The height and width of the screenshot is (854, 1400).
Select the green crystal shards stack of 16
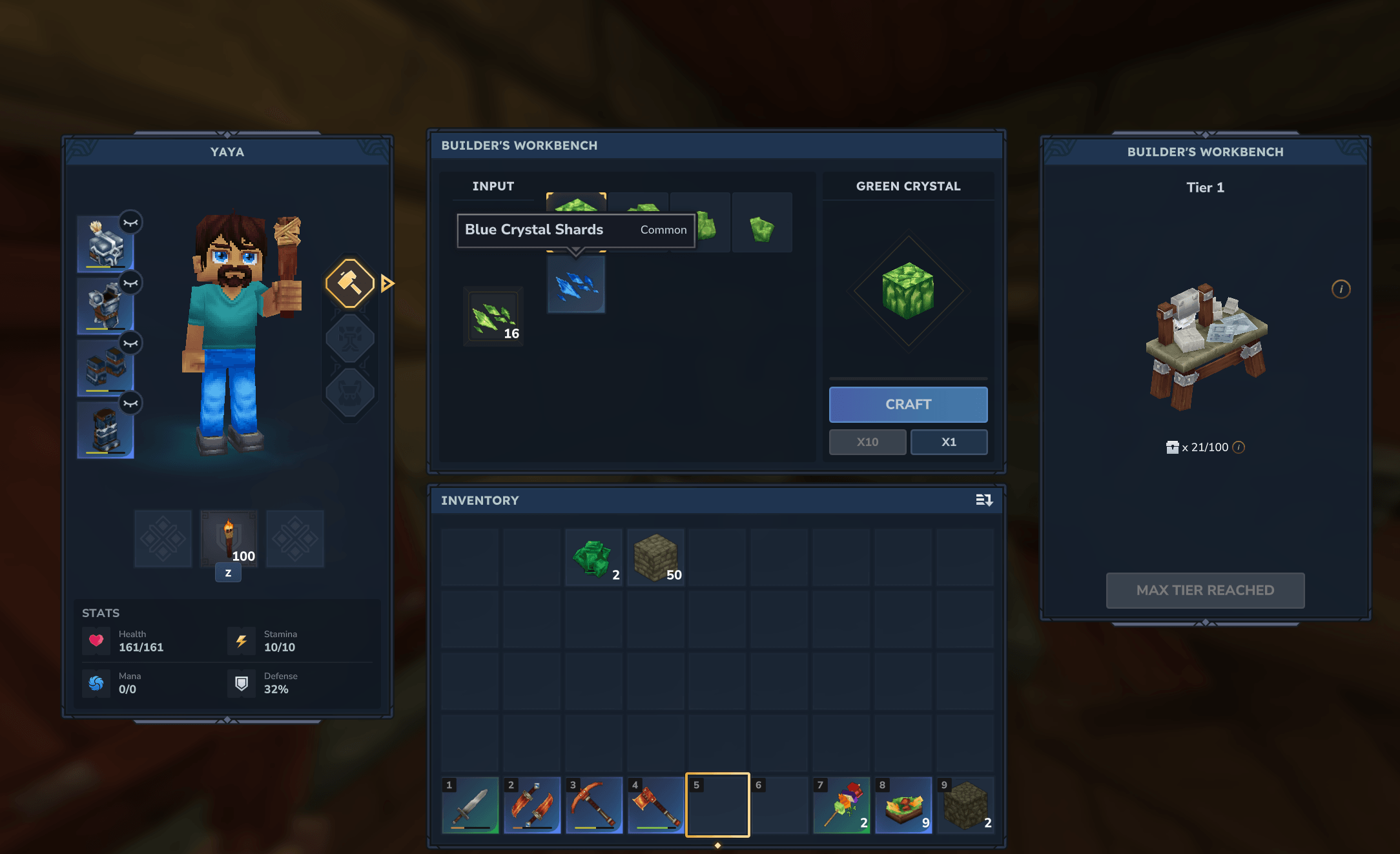[494, 317]
